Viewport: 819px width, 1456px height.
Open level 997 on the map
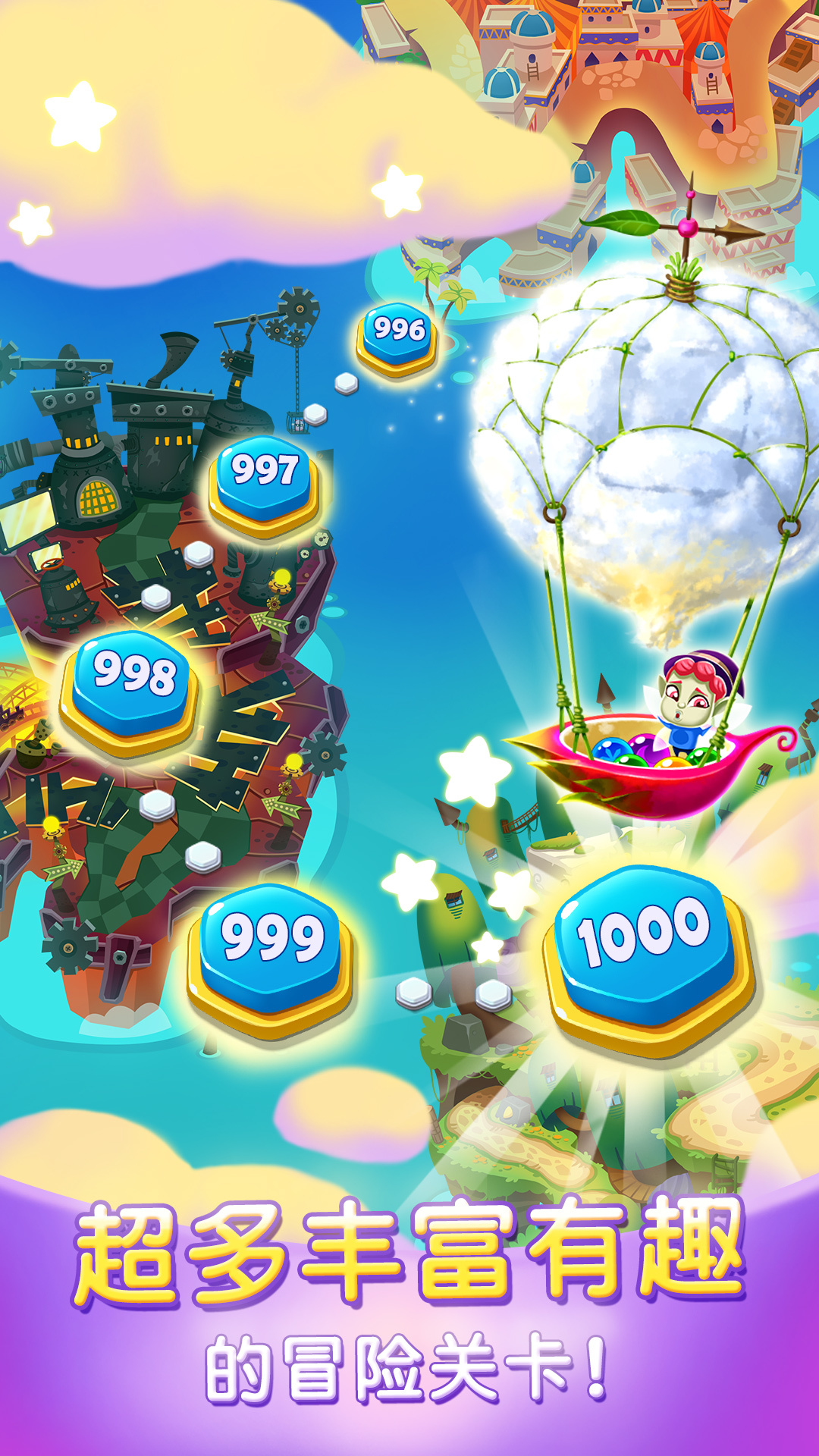coord(264,479)
